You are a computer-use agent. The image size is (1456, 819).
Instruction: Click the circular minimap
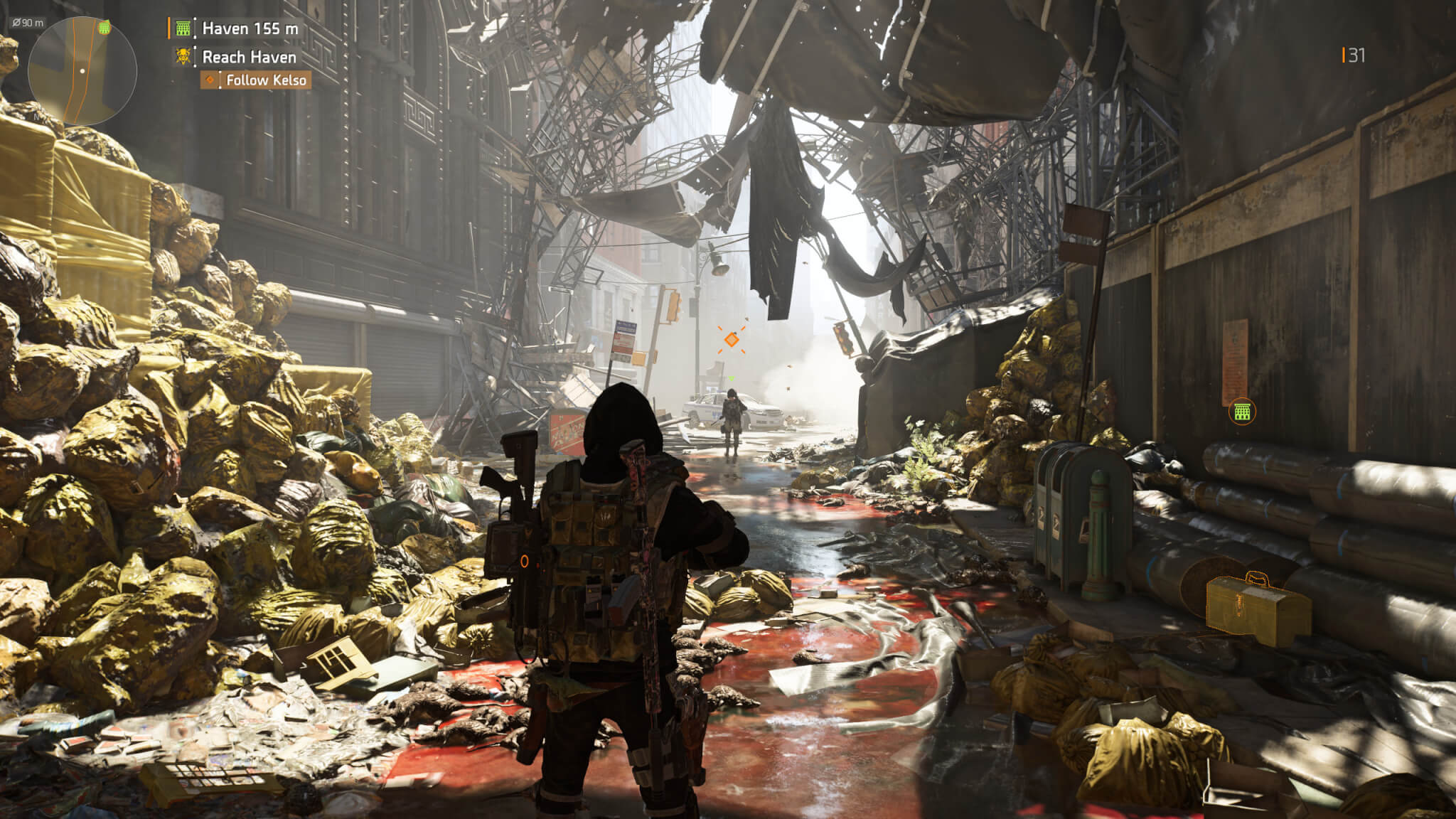82,70
